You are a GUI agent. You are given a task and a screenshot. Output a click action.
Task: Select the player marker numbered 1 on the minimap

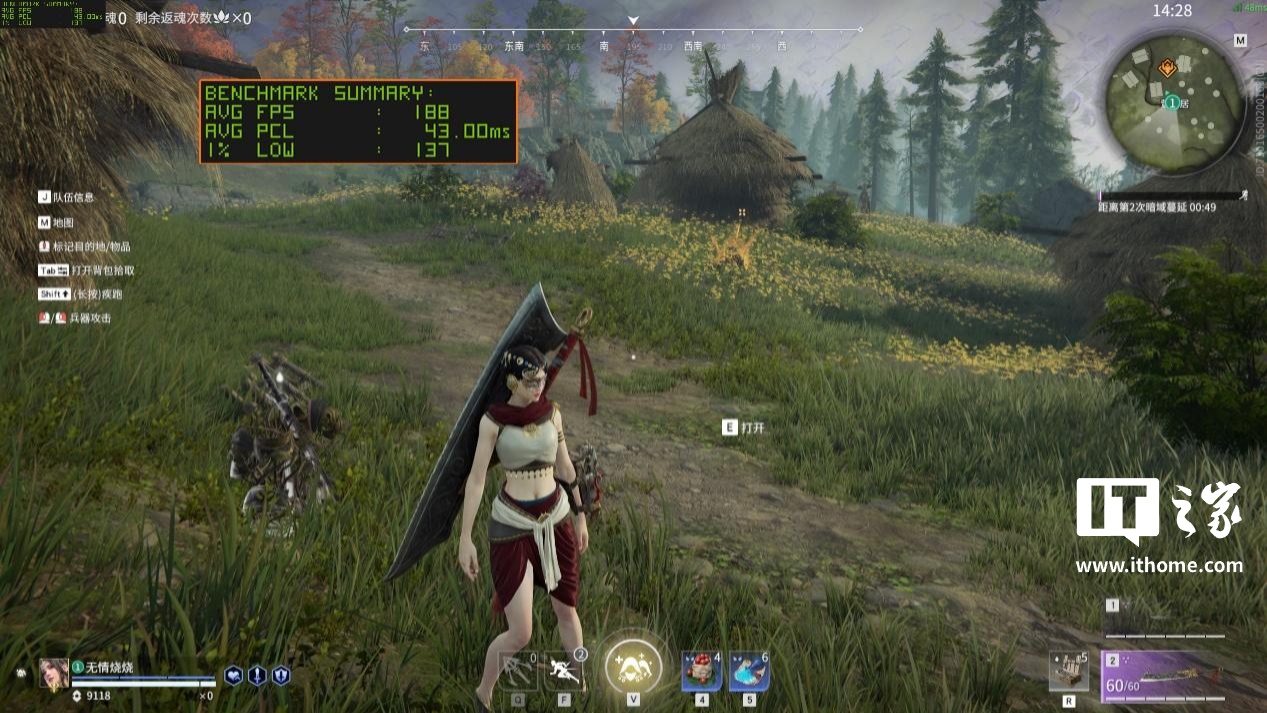[1170, 103]
